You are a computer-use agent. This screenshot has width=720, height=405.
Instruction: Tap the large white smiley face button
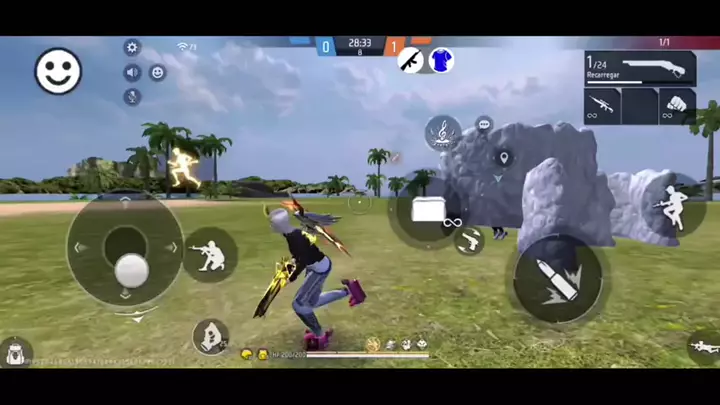tap(59, 71)
